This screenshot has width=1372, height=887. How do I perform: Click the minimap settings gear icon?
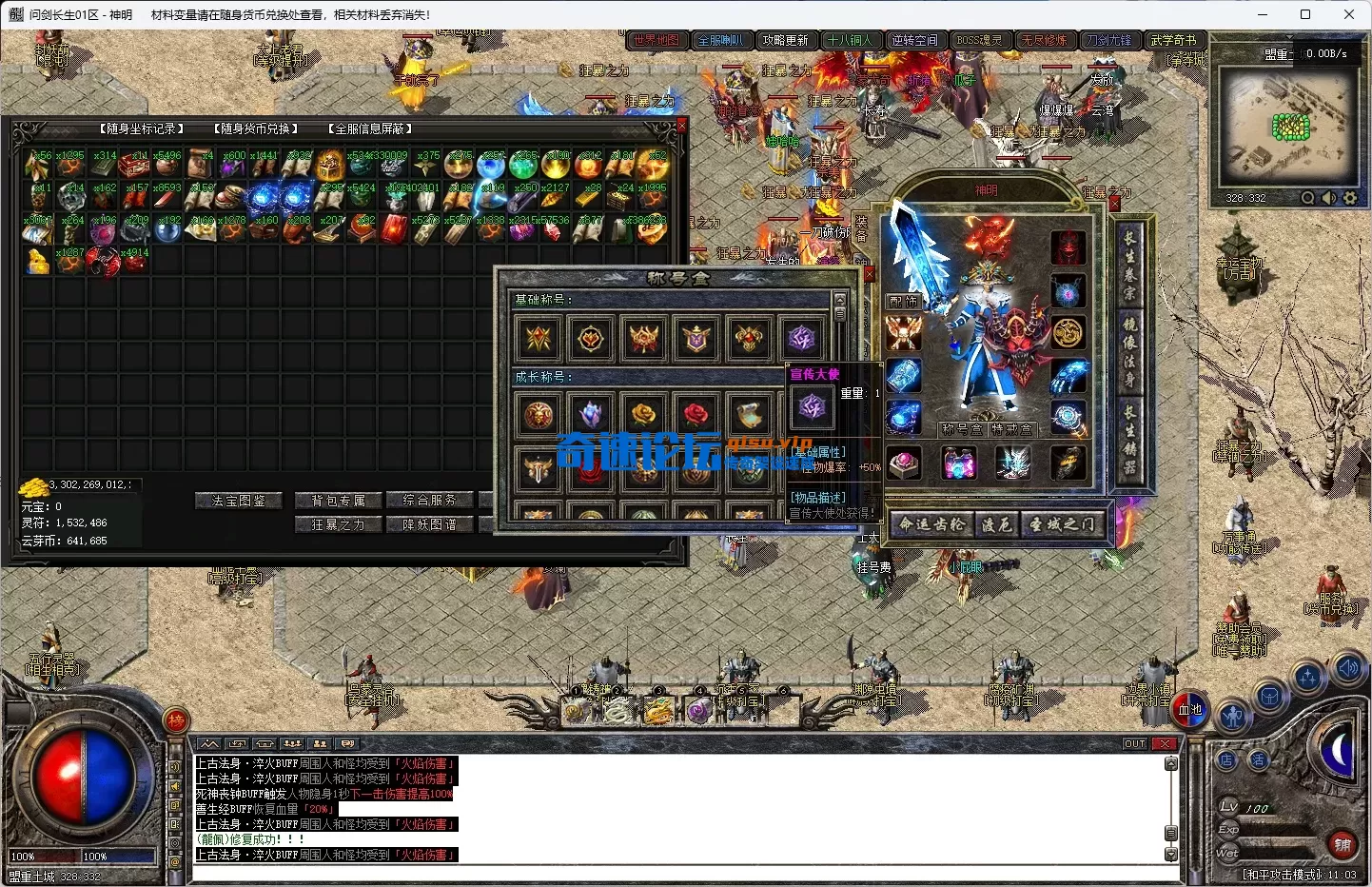[1349, 198]
